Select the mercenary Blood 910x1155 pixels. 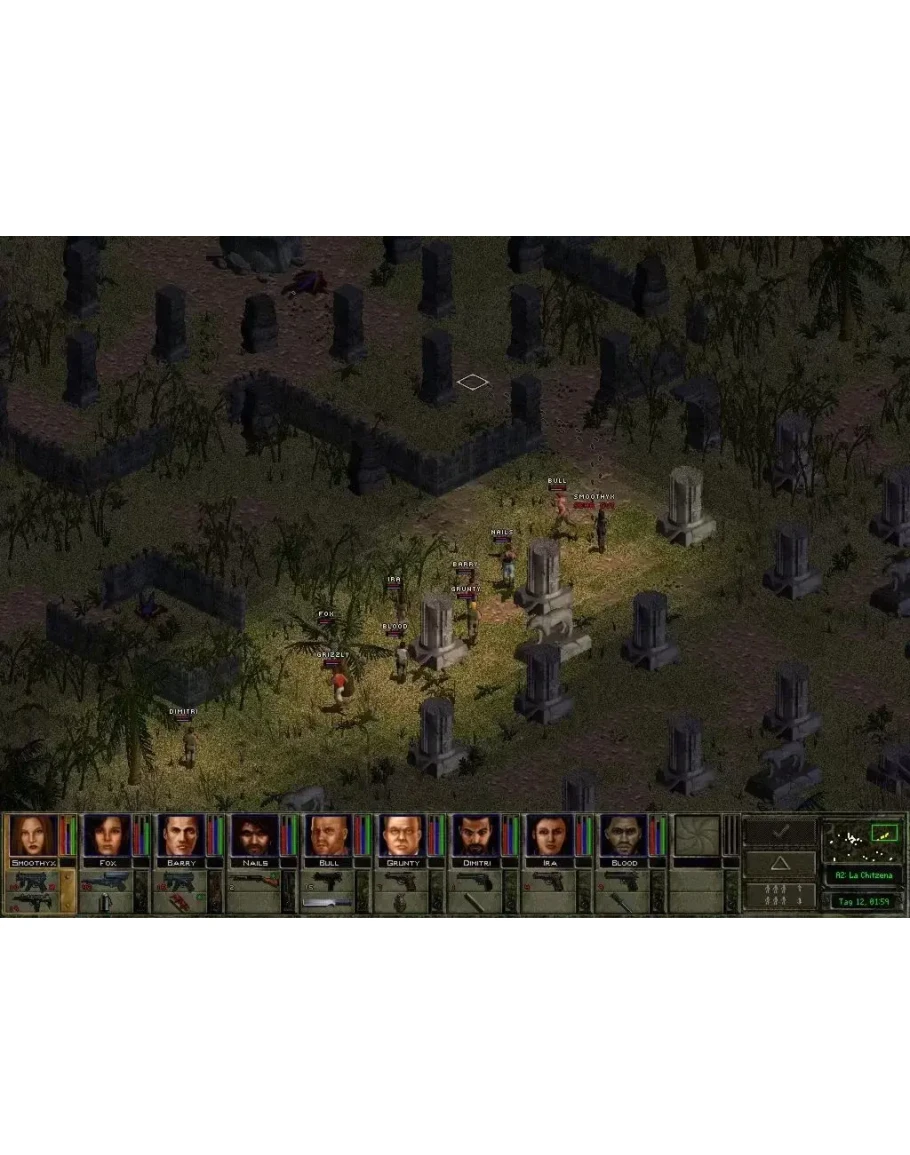[x=624, y=834]
